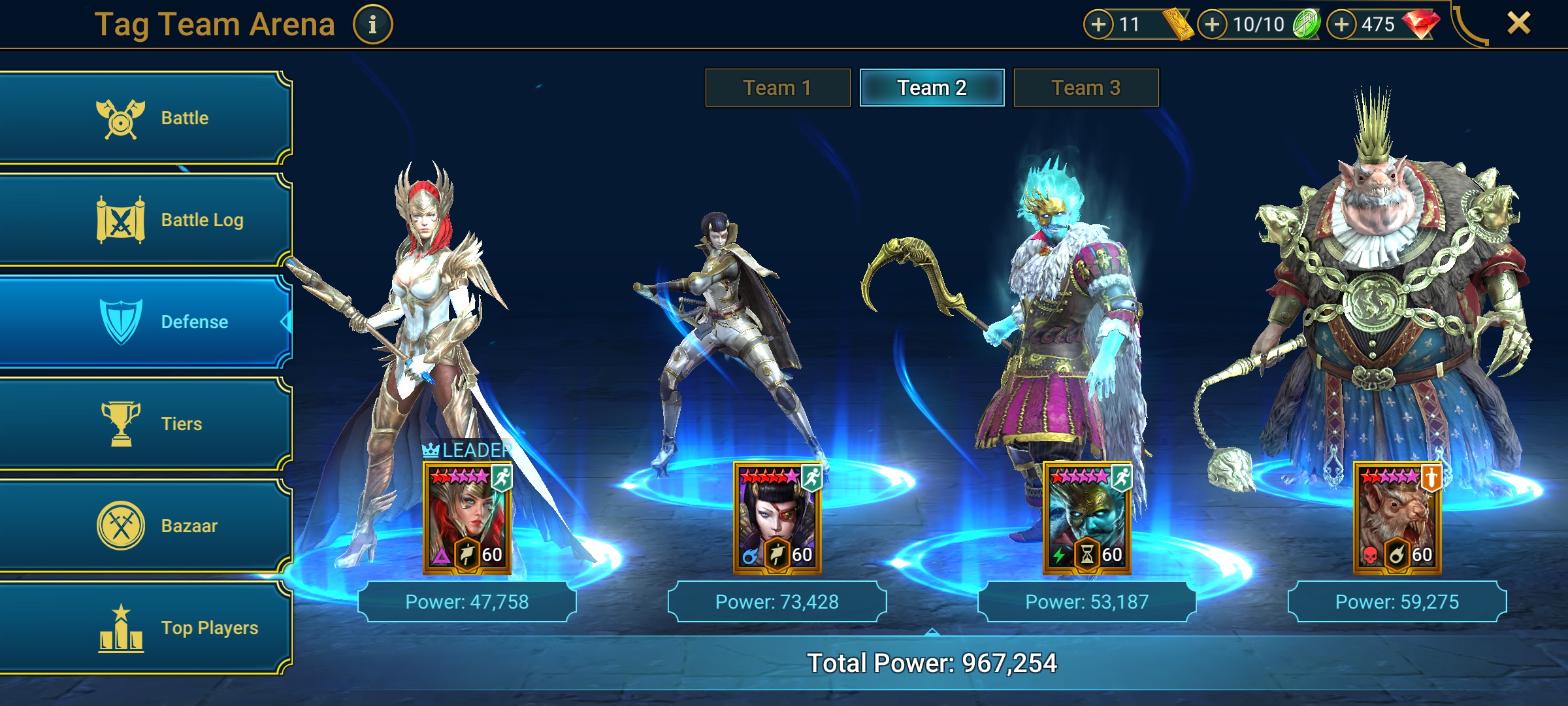Add more gold arena tickets with plus

pos(1098,25)
